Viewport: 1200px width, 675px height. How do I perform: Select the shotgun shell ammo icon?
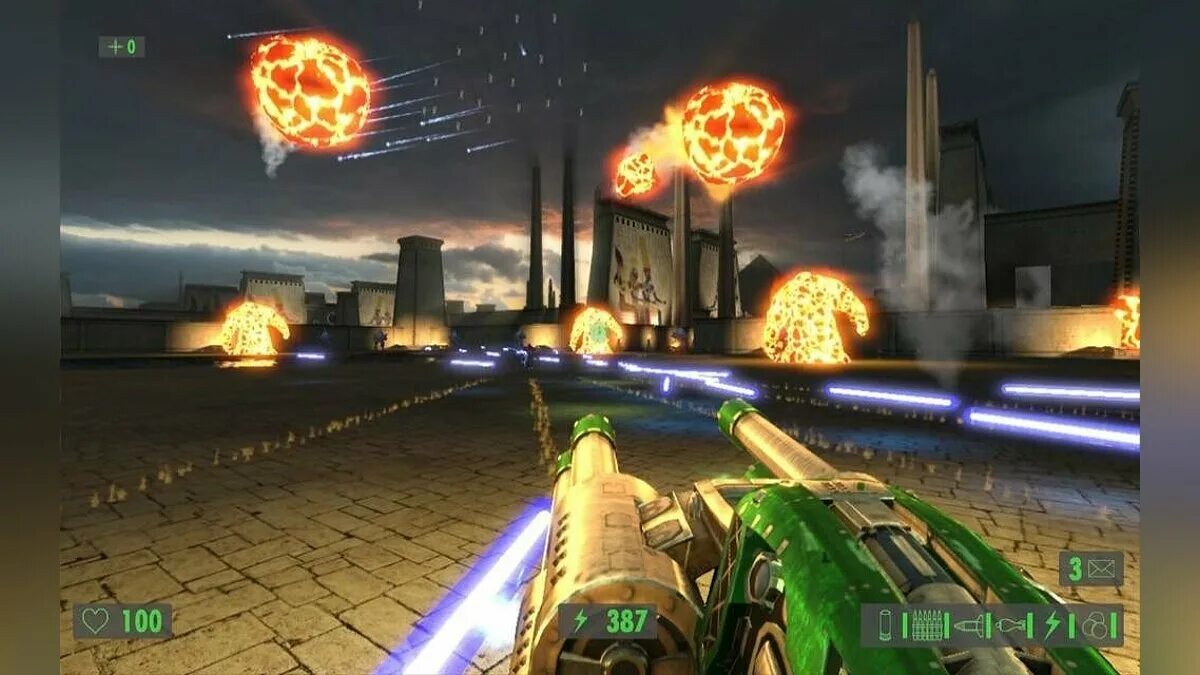point(886,625)
